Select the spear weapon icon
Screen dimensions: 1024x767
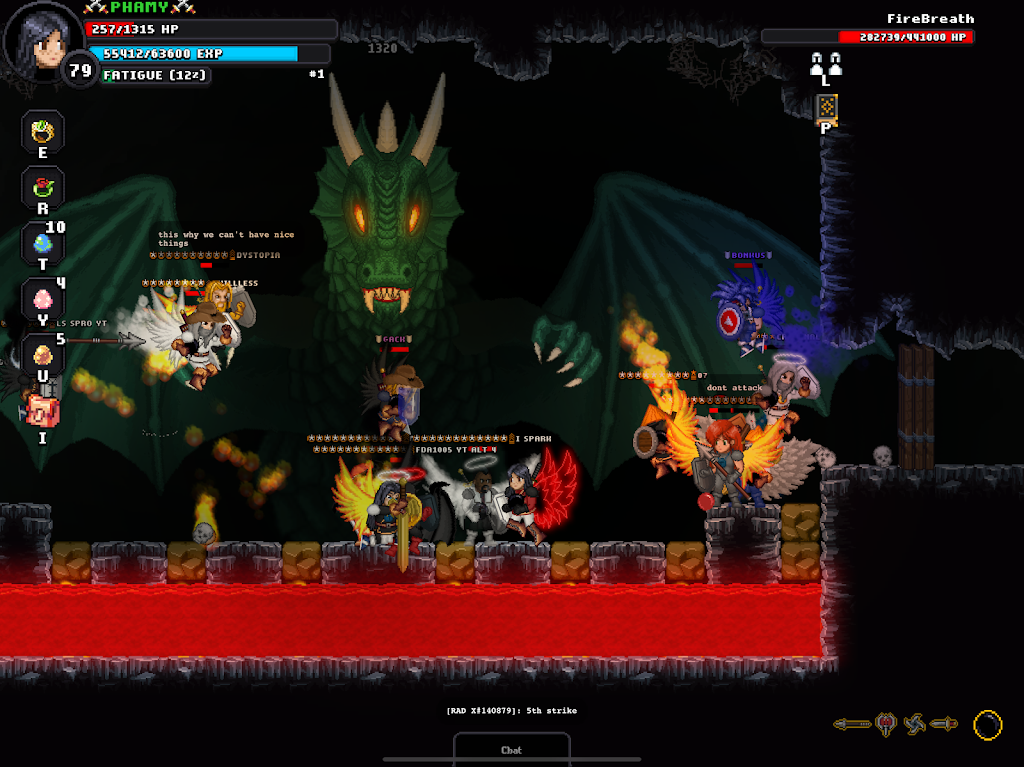pyautogui.click(x=852, y=724)
